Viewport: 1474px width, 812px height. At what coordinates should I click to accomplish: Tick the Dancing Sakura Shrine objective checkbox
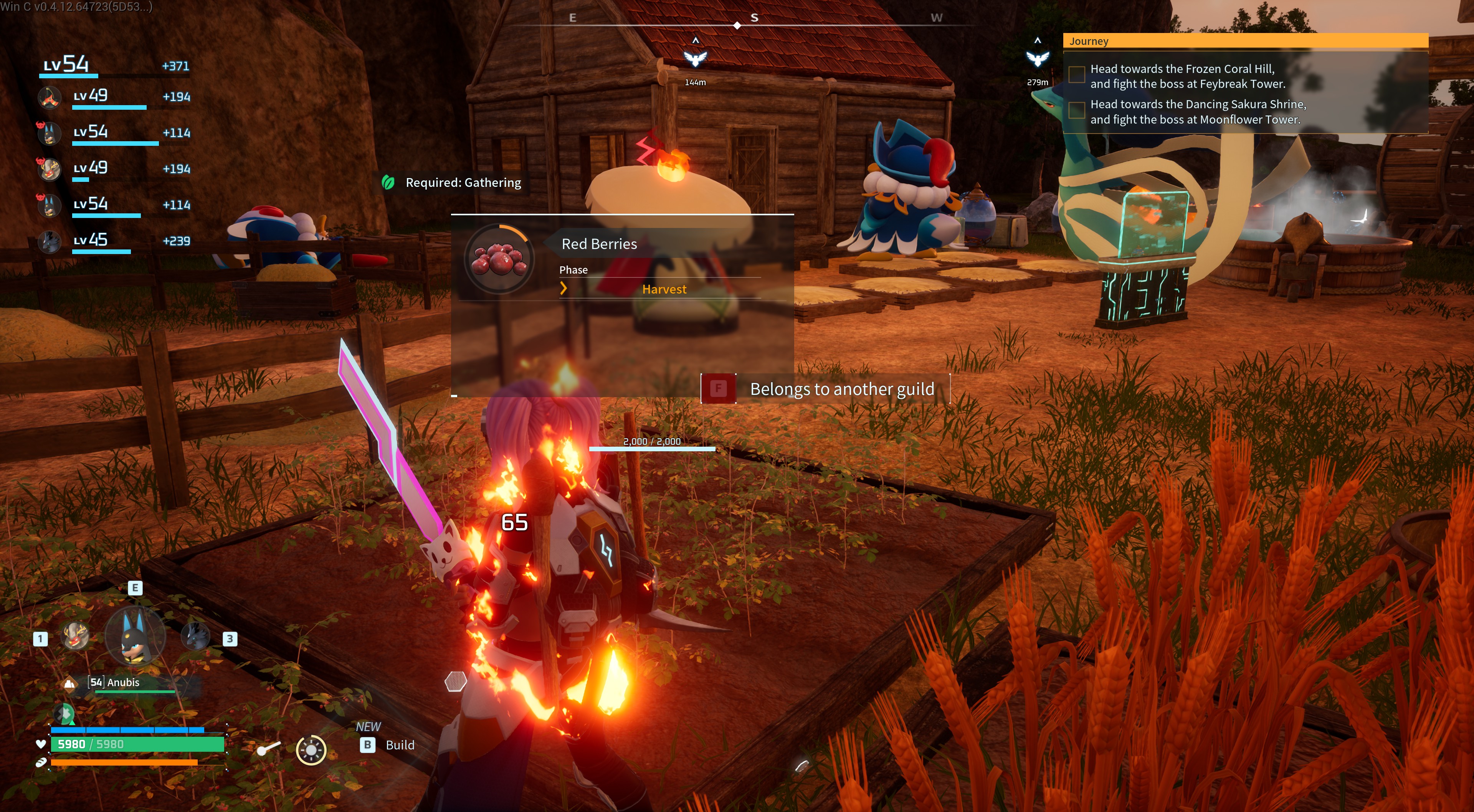[1076, 110]
